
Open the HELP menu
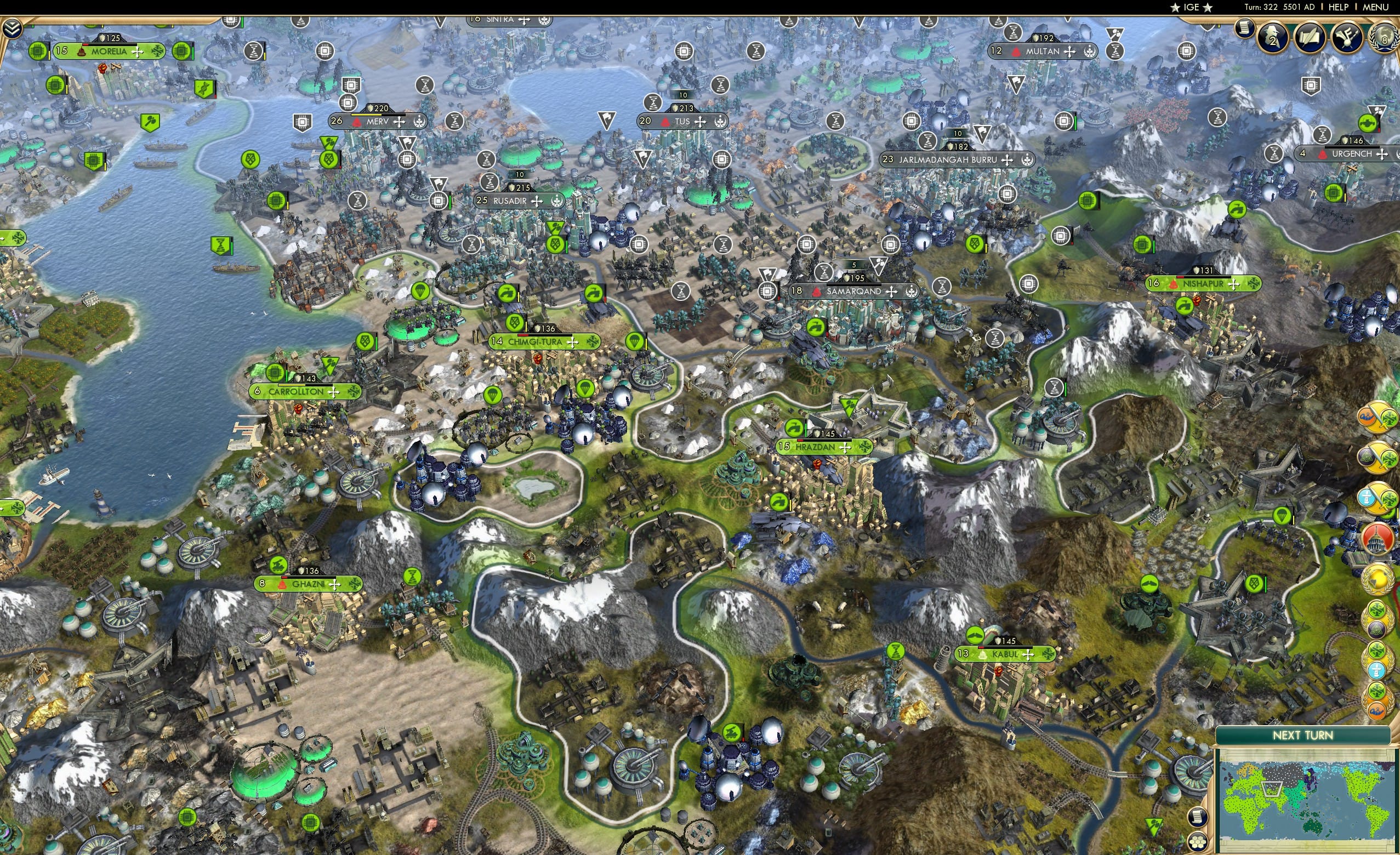tap(1339, 7)
